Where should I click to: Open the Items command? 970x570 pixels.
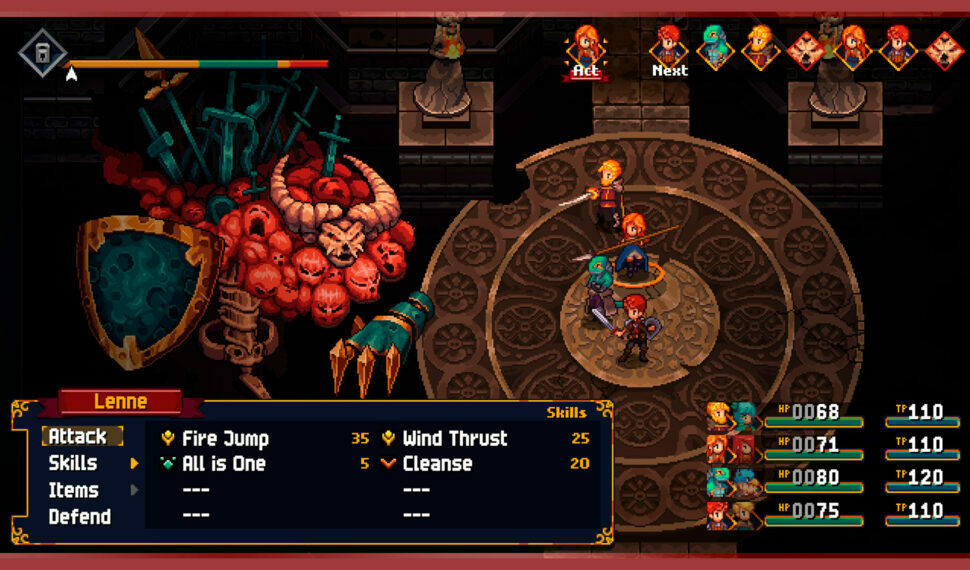[x=73, y=490]
